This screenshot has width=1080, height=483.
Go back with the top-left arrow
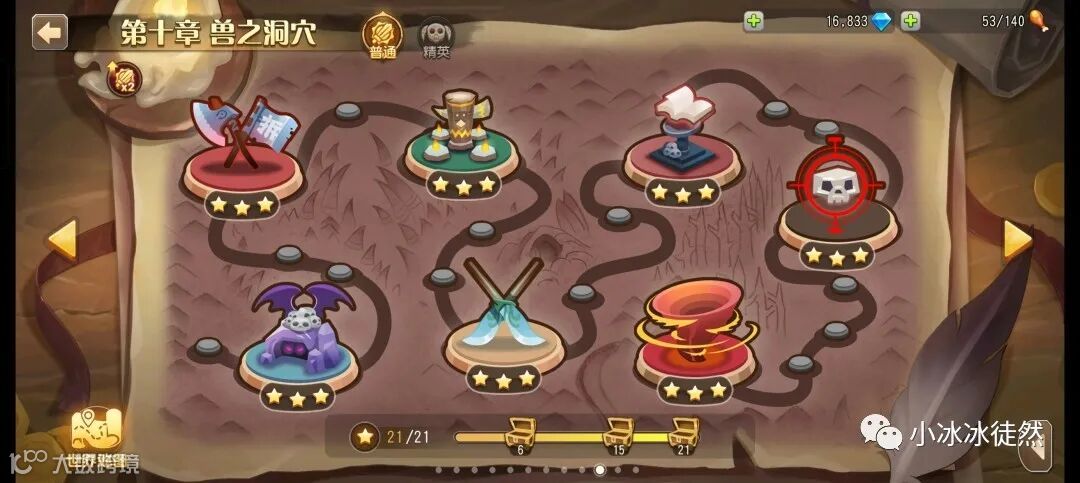click(x=48, y=32)
